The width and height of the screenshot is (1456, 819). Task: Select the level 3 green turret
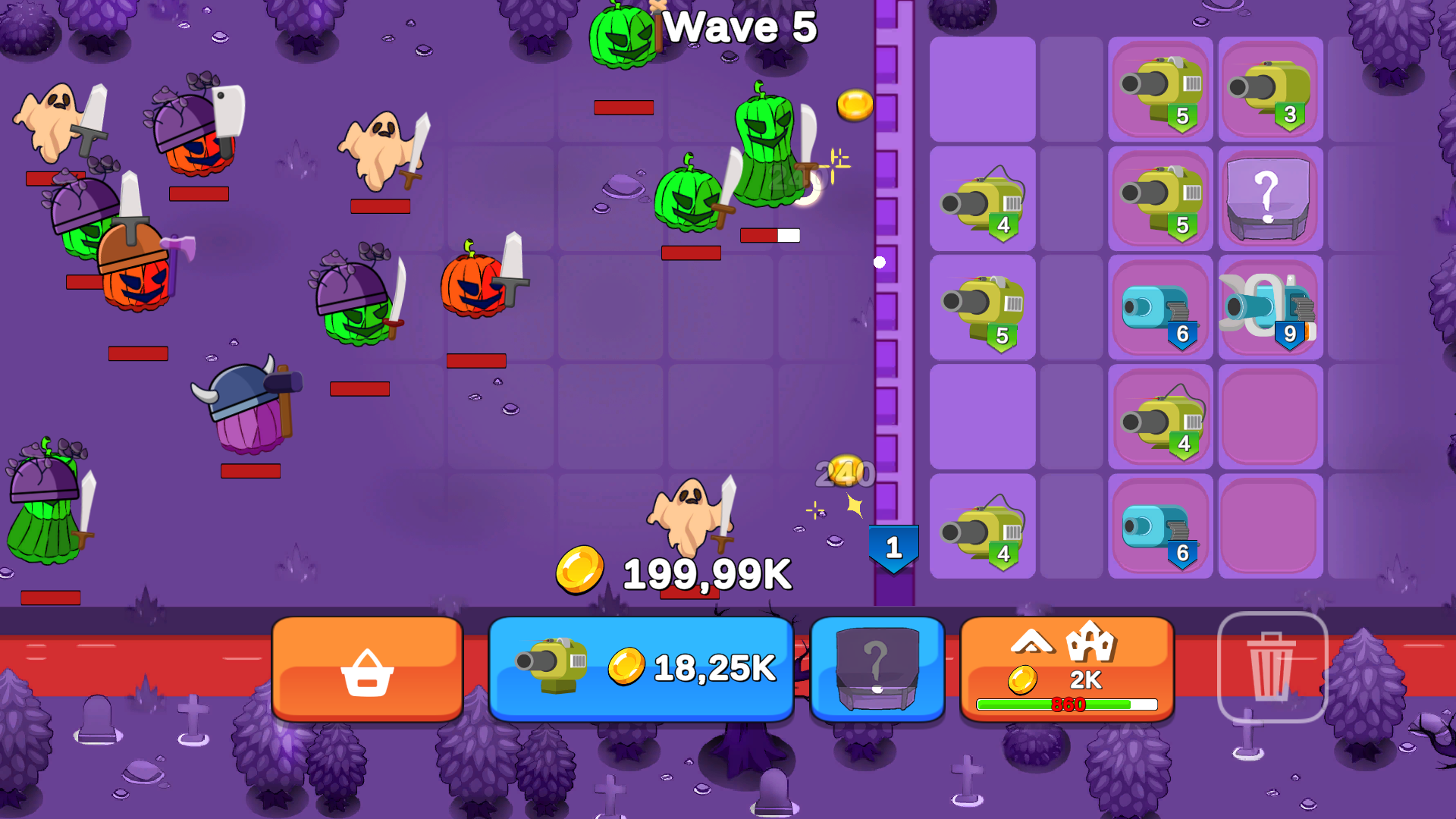[x=1269, y=91]
